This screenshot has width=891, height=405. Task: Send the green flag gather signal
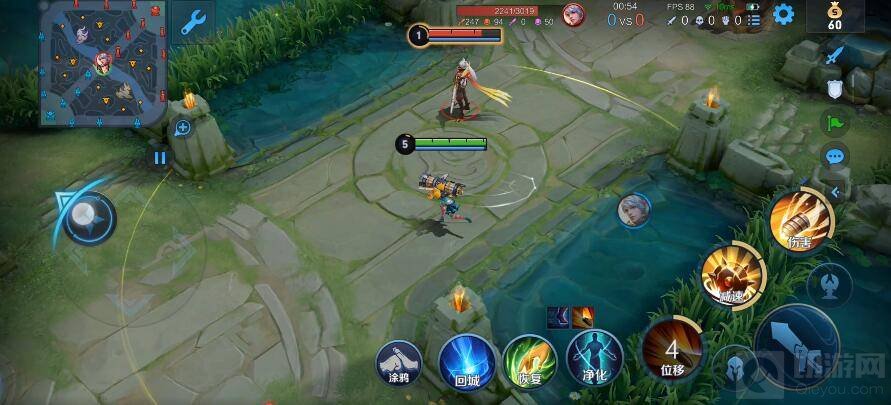click(x=834, y=123)
